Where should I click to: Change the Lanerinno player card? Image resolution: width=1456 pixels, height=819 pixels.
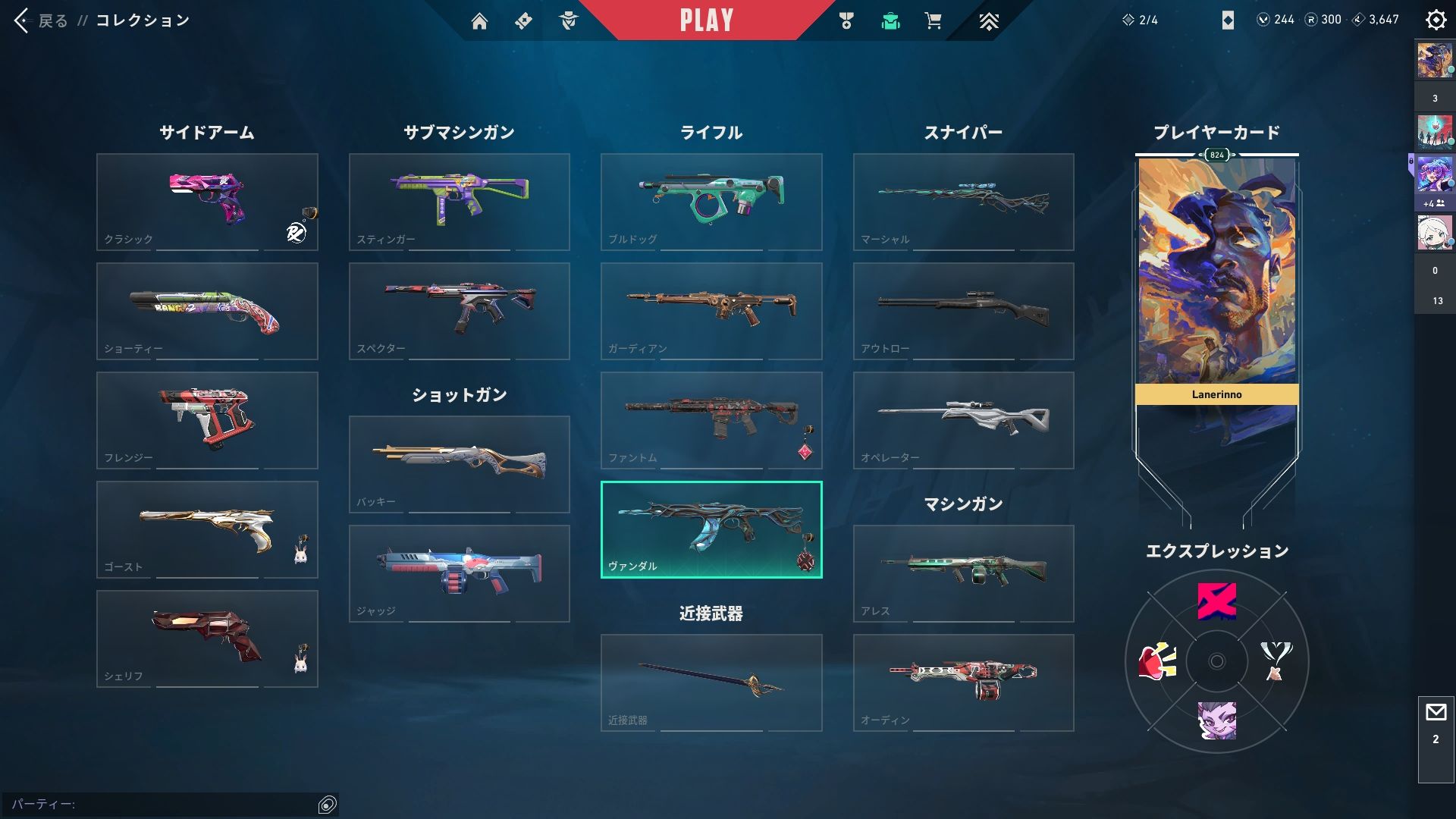pos(1216,281)
